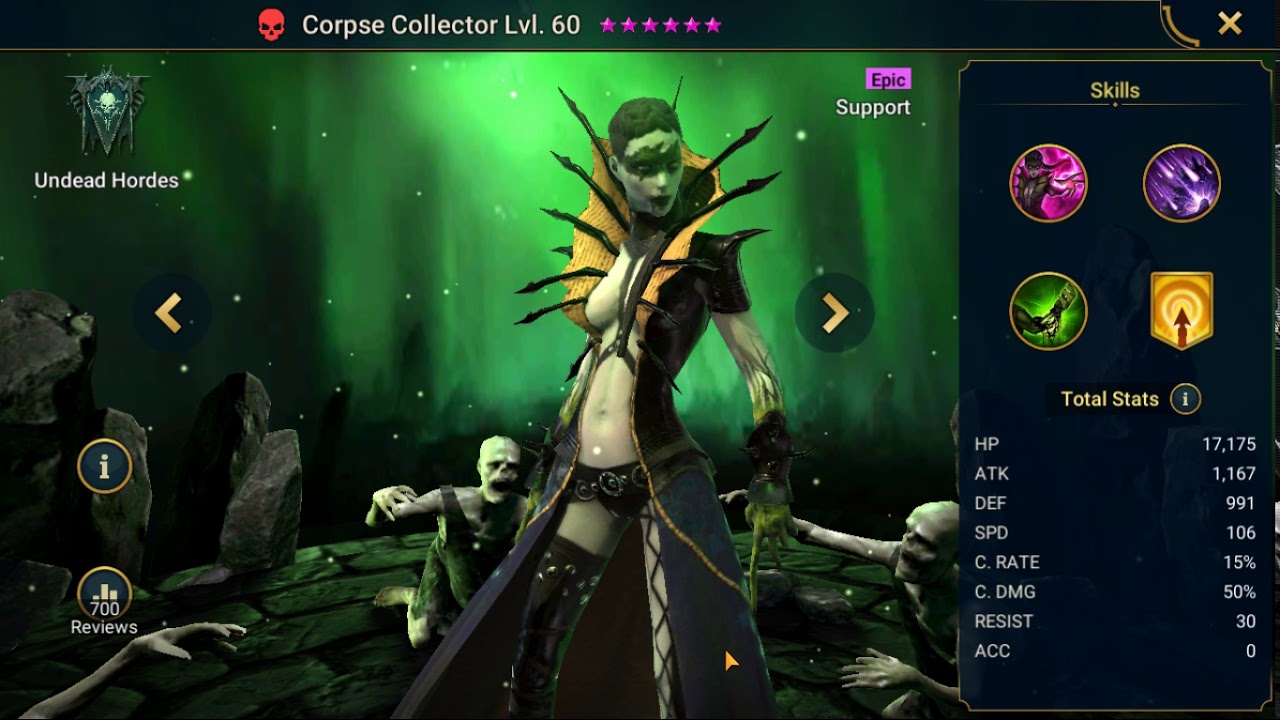View the purple projectile skill
1280x720 pixels.
point(1181,184)
